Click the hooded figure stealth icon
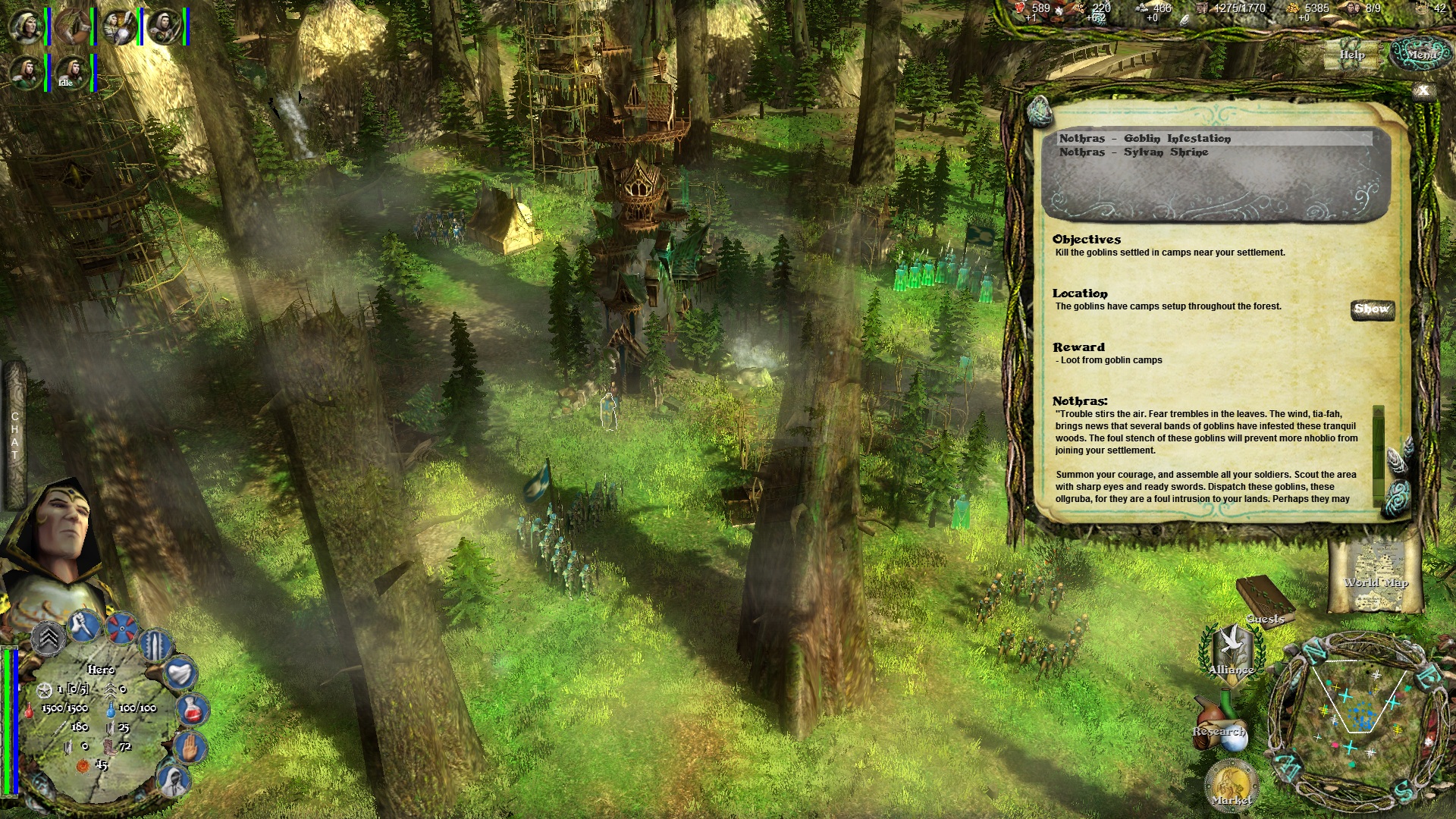1456x819 pixels. point(174,779)
